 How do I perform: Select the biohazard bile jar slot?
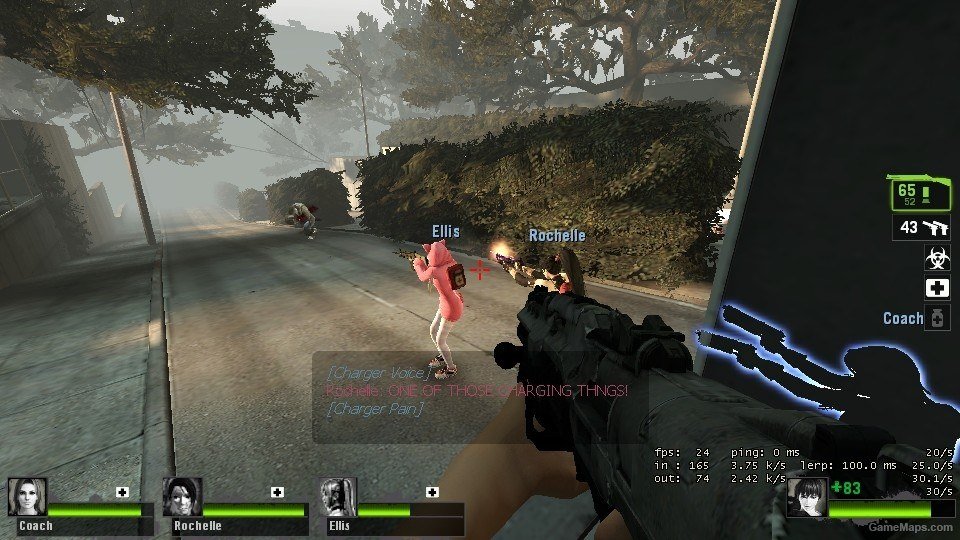pos(937,258)
